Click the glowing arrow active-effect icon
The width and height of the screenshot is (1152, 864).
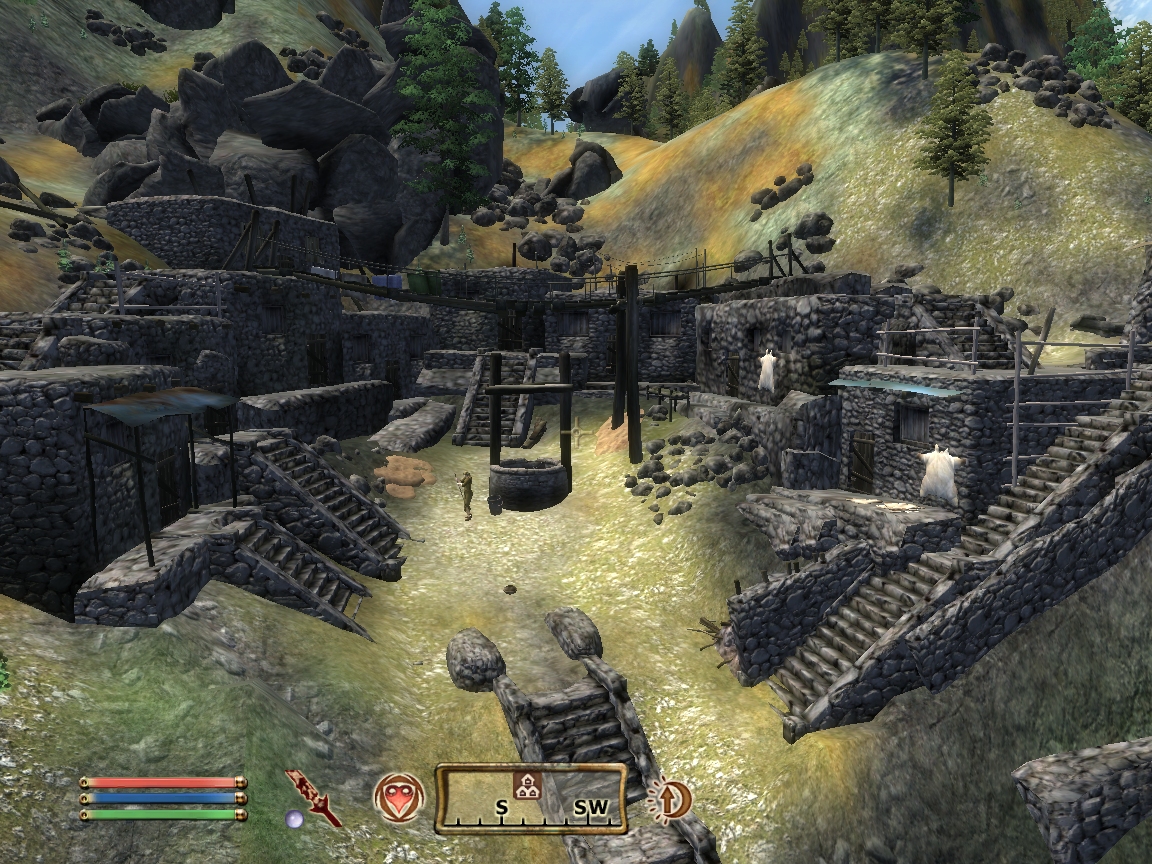point(670,799)
